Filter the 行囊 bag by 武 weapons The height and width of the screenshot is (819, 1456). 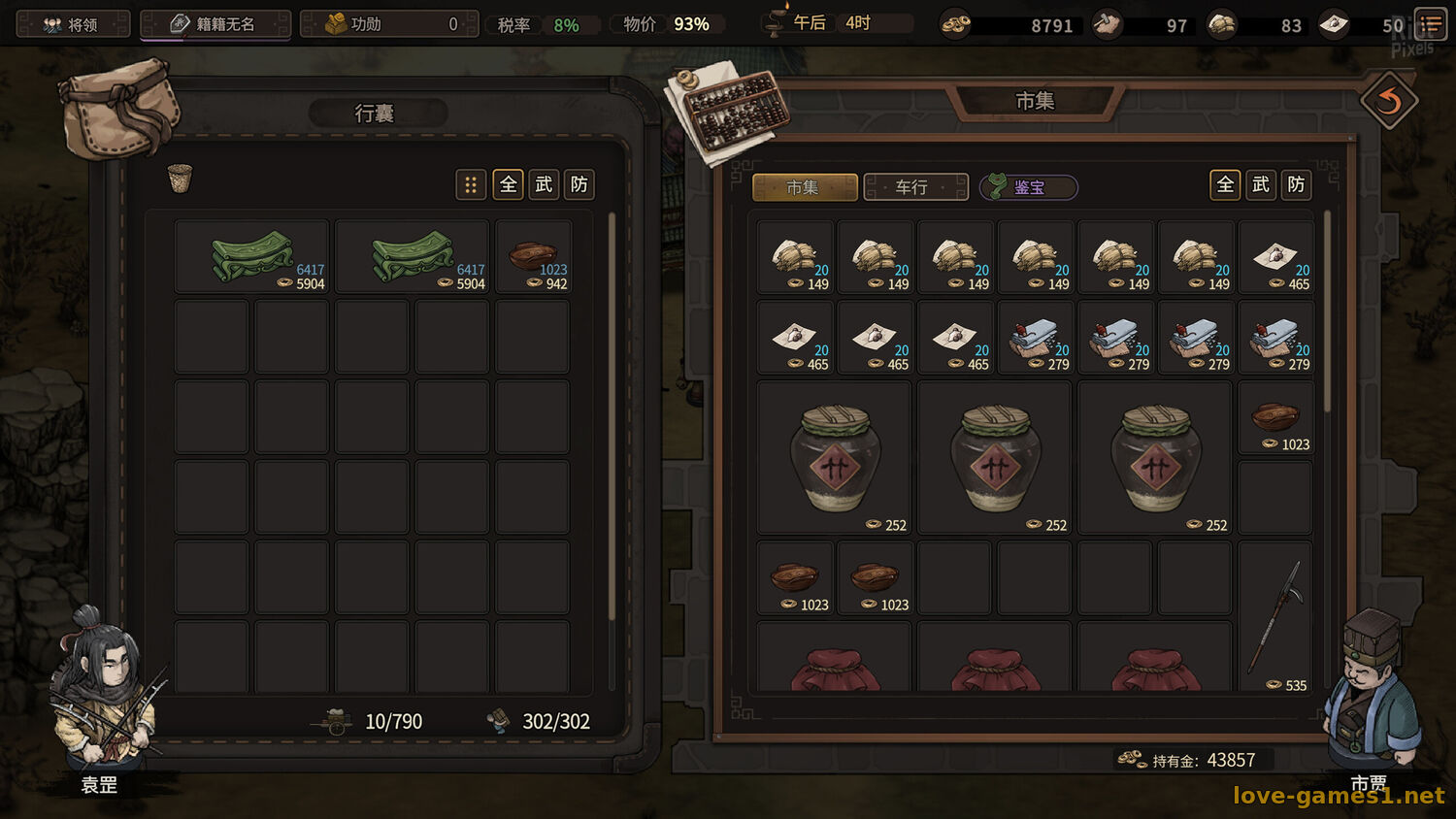point(544,184)
